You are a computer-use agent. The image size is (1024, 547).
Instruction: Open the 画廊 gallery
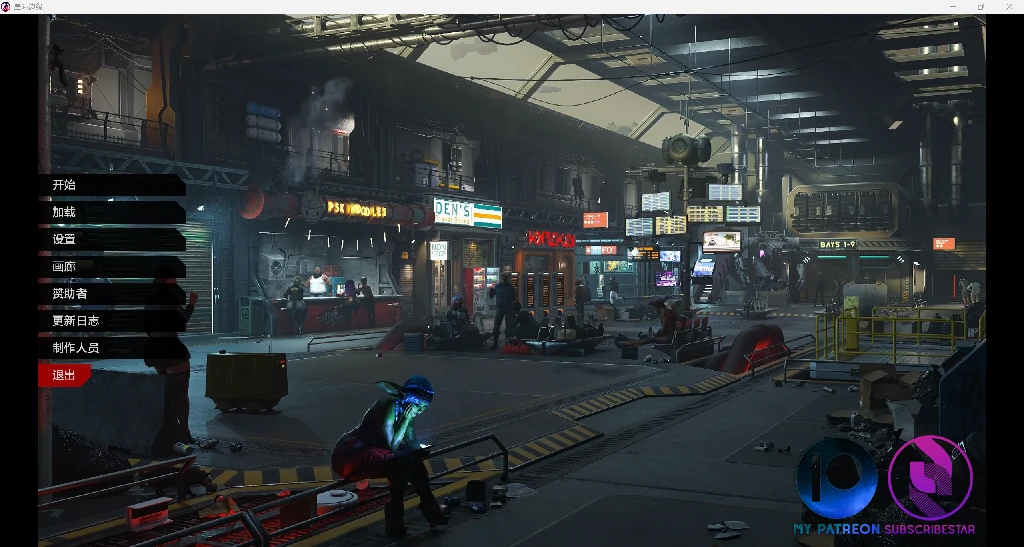click(65, 267)
